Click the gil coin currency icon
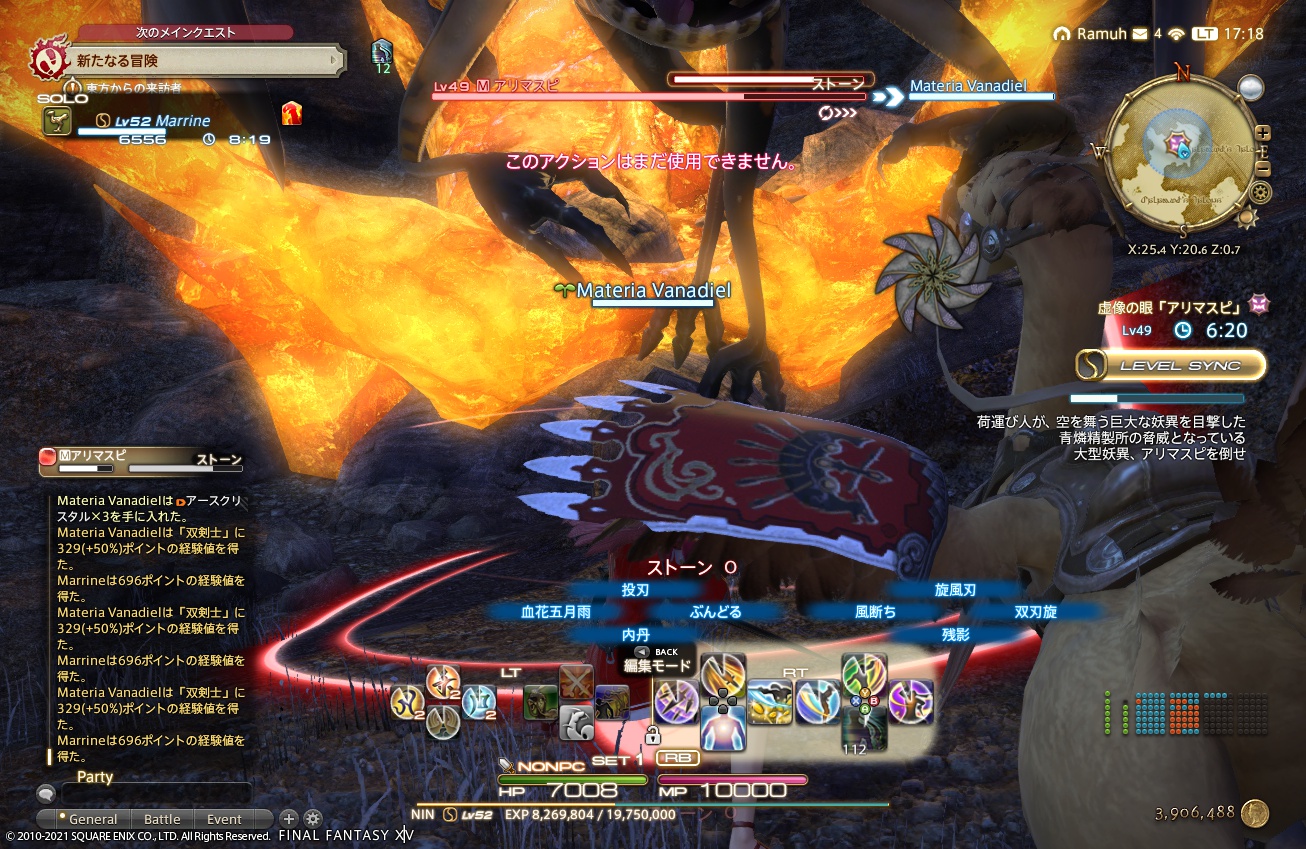Screen dimensions: 1306x849 point(1255,812)
